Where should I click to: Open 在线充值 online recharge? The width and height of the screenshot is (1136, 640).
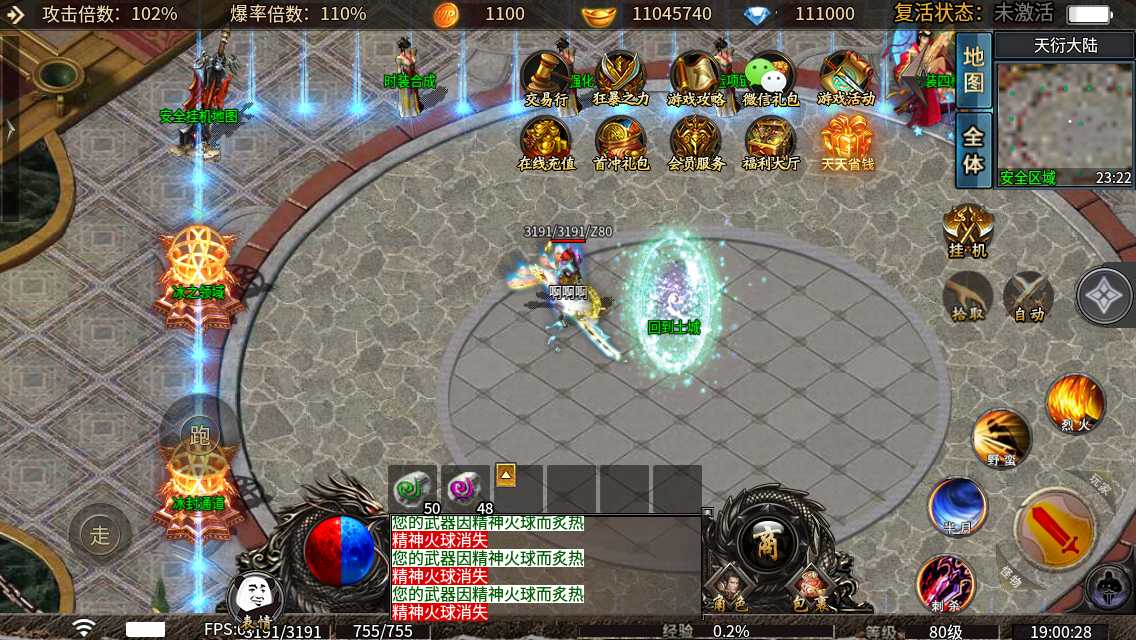pos(546,141)
